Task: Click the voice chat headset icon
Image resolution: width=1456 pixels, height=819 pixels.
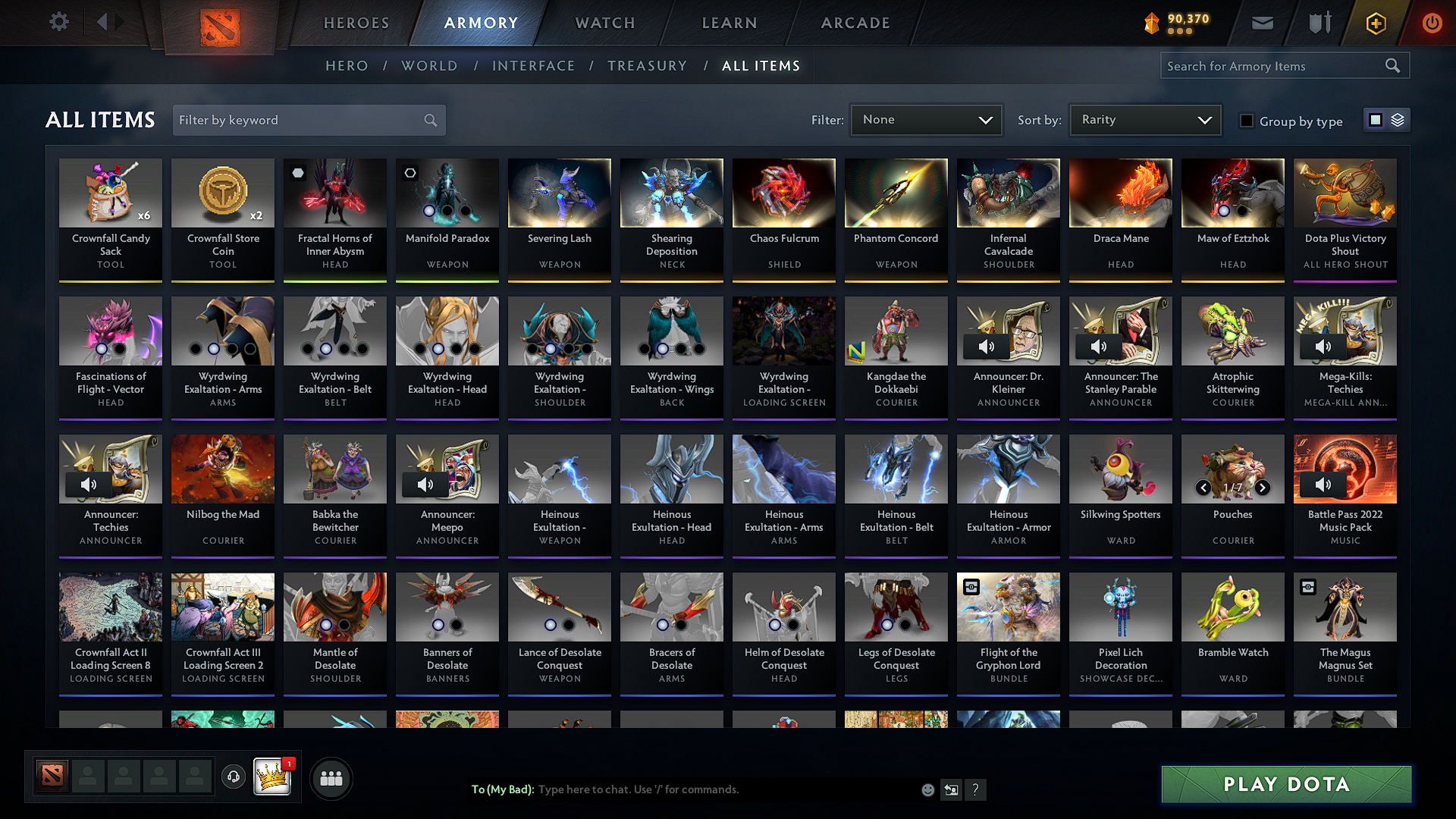Action: pyautogui.click(x=233, y=778)
